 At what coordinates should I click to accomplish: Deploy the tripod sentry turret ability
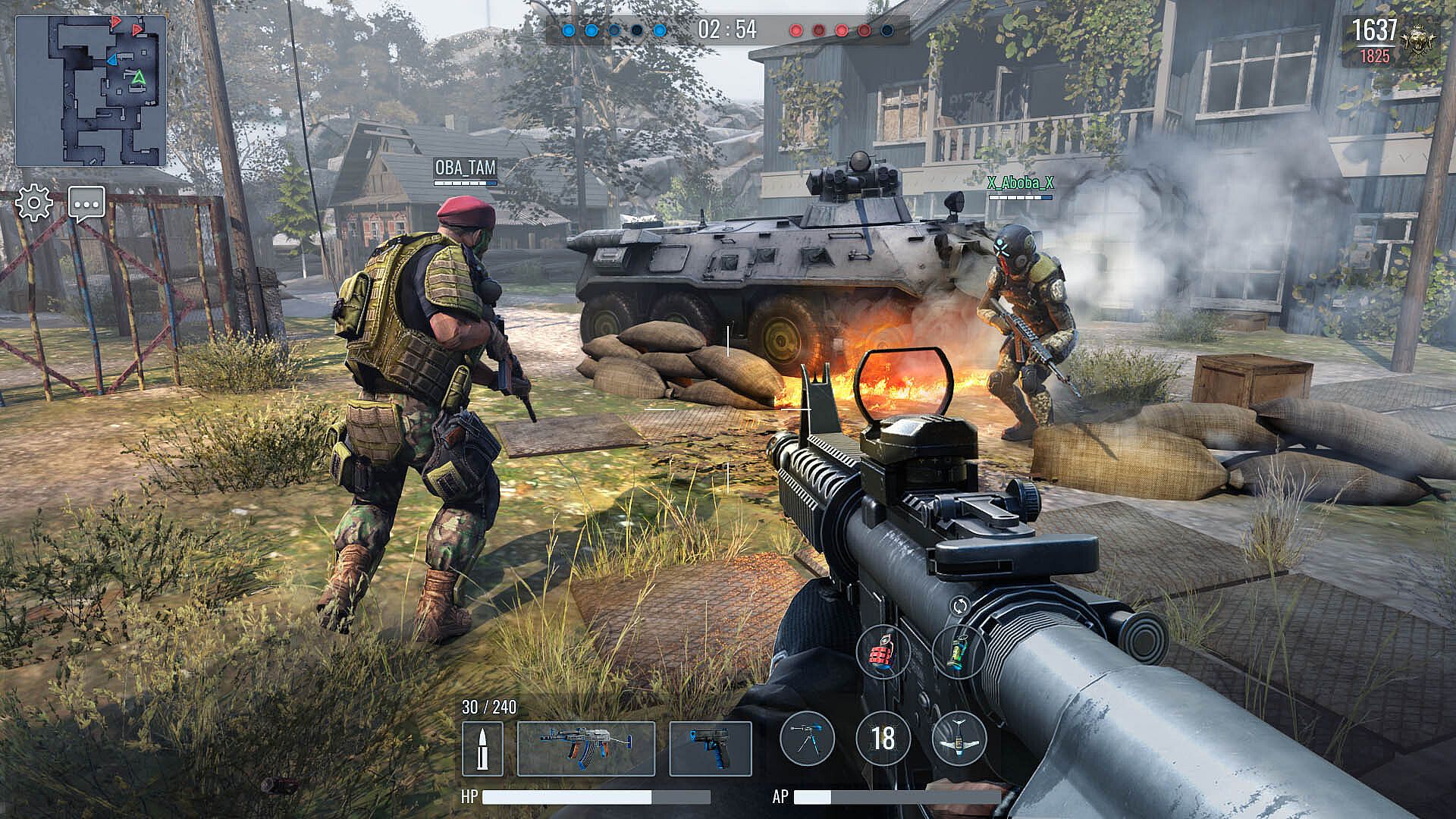coord(807,738)
